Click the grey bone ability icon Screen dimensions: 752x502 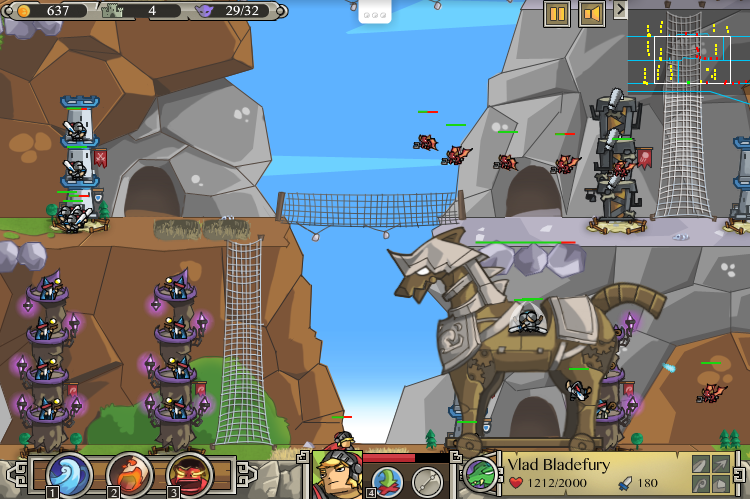click(428, 480)
